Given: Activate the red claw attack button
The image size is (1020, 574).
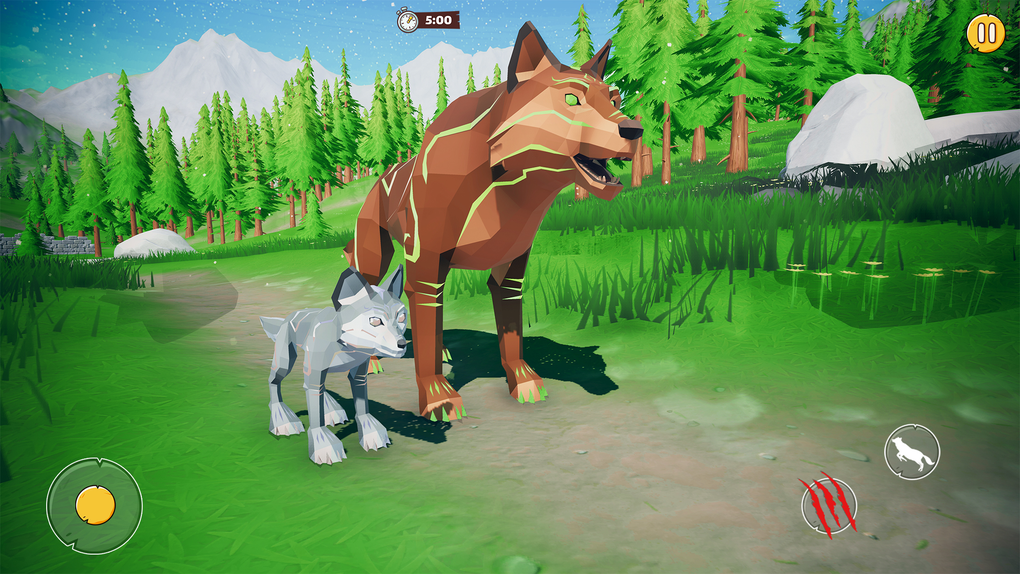Looking at the screenshot, I should click(828, 504).
